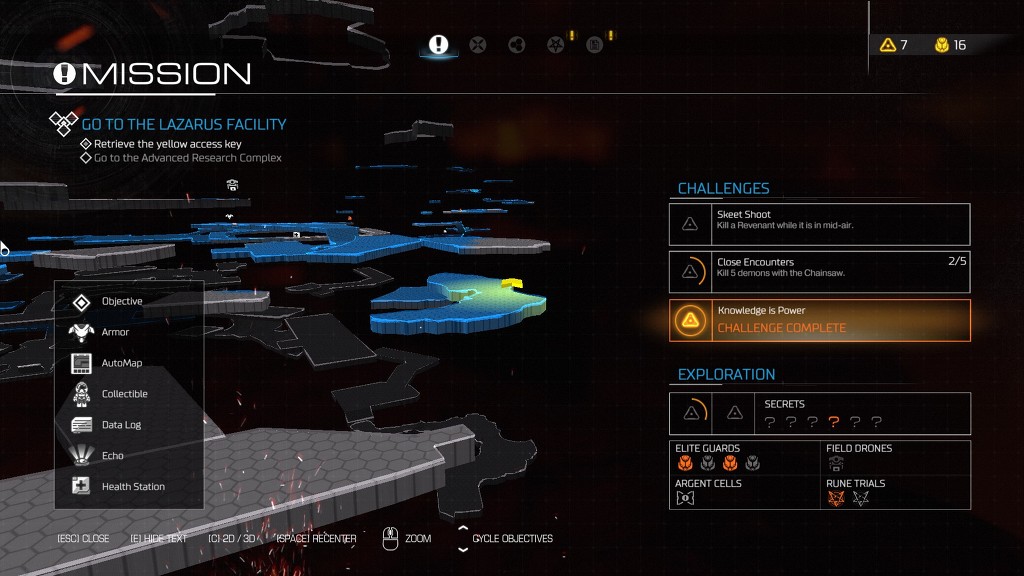
Task: Open the Close Encounters challenge row
Action: pos(819,272)
